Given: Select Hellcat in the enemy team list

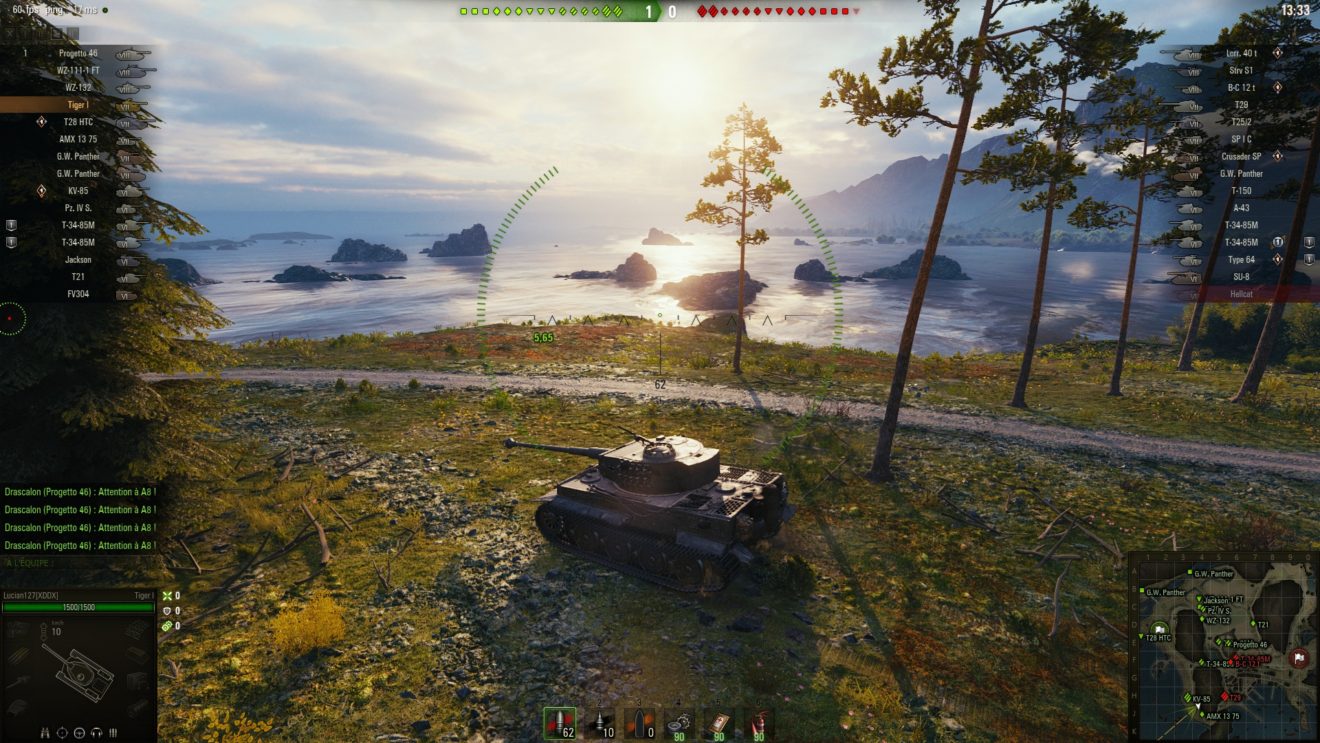Looking at the screenshot, I should 1240,293.
